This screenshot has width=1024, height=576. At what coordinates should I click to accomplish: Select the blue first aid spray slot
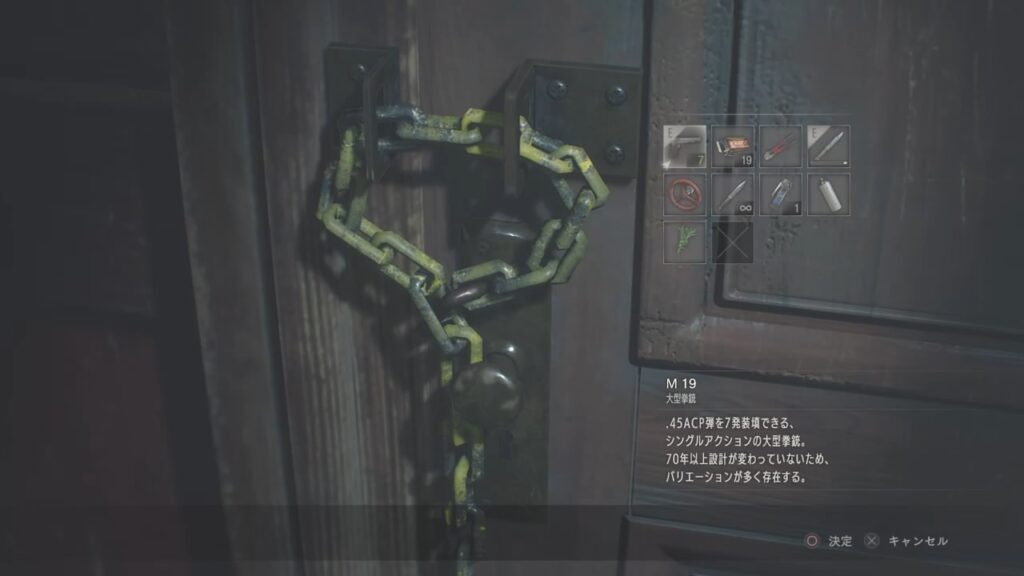click(x=780, y=193)
